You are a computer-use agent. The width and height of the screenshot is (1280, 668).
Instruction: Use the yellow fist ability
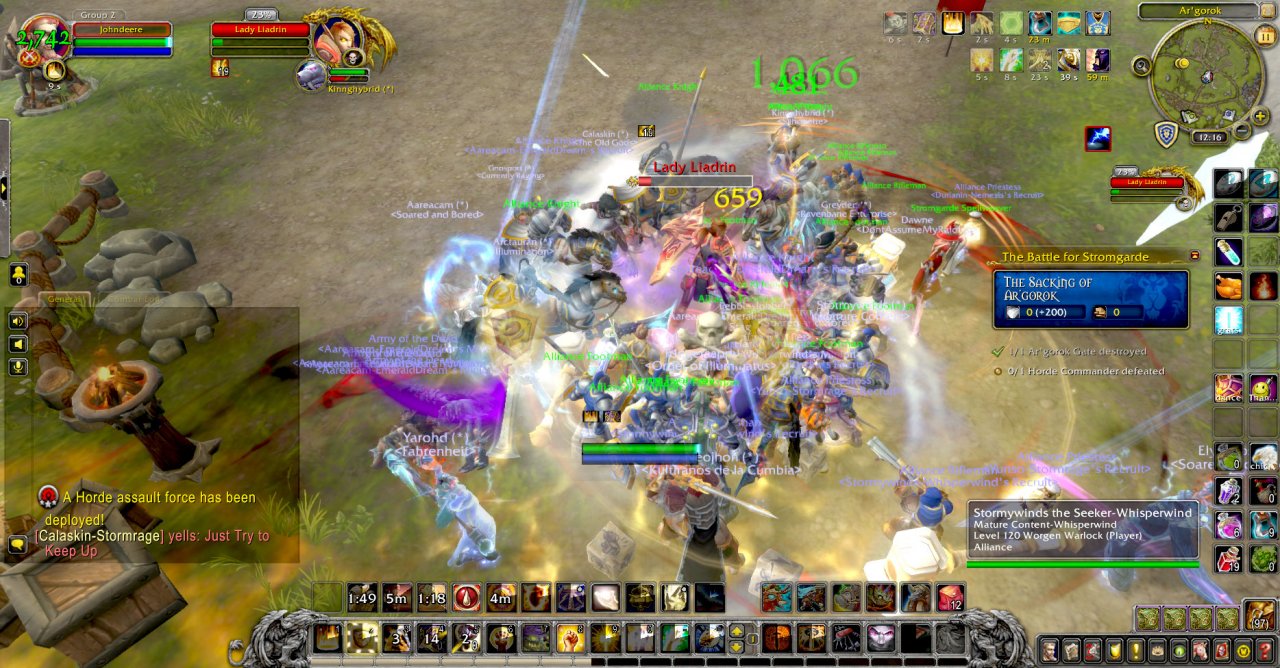click(x=569, y=637)
